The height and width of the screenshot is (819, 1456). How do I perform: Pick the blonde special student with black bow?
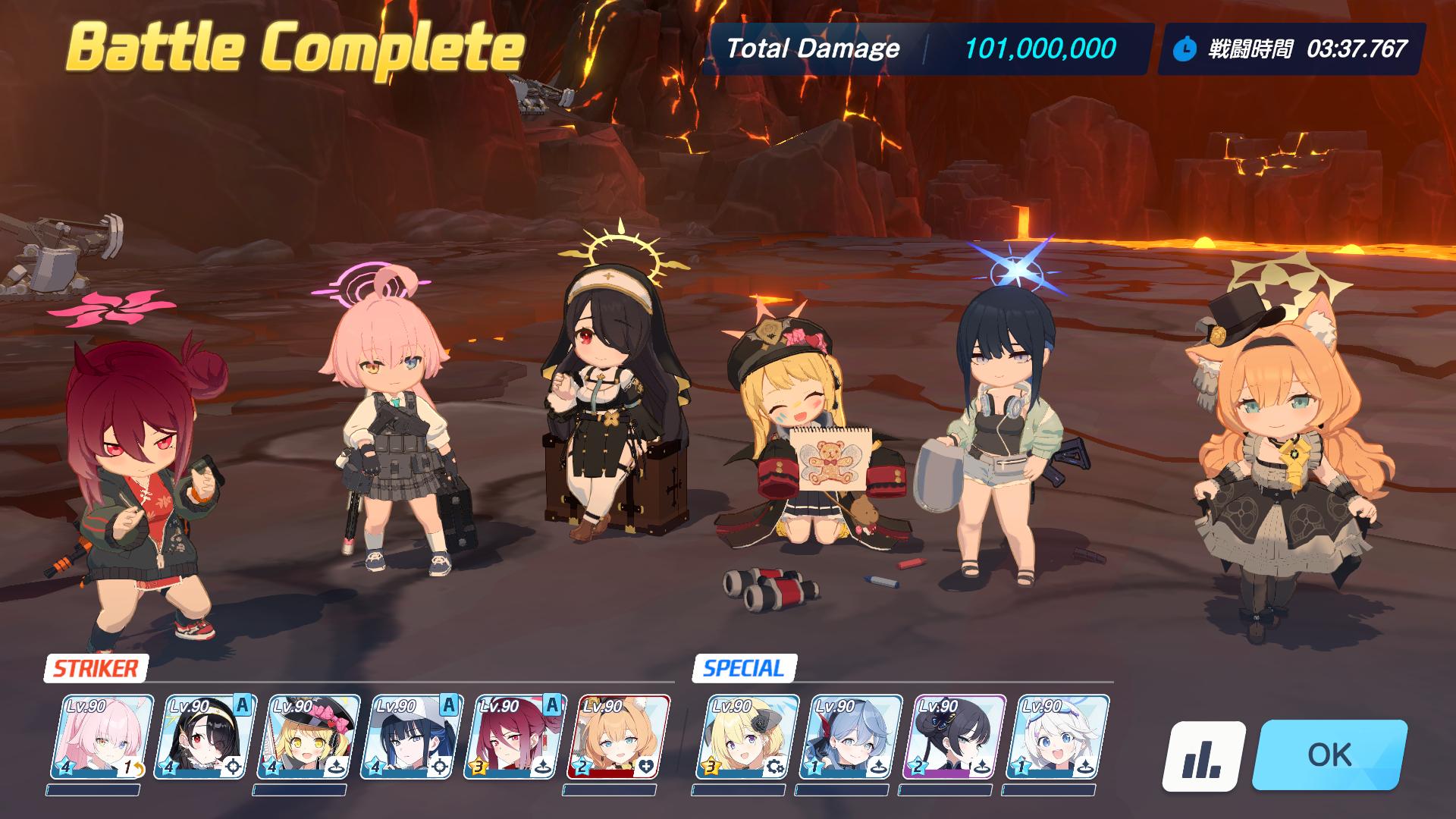pyautogui.click(x=748, y=737)
